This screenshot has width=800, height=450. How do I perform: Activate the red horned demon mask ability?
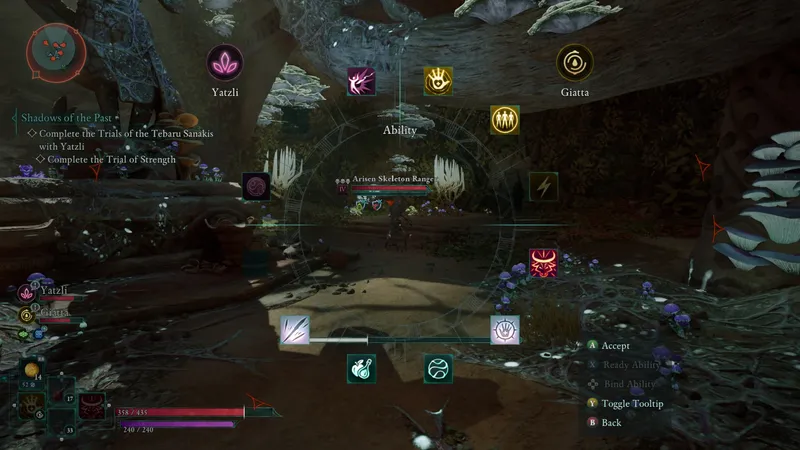point(543,263)
